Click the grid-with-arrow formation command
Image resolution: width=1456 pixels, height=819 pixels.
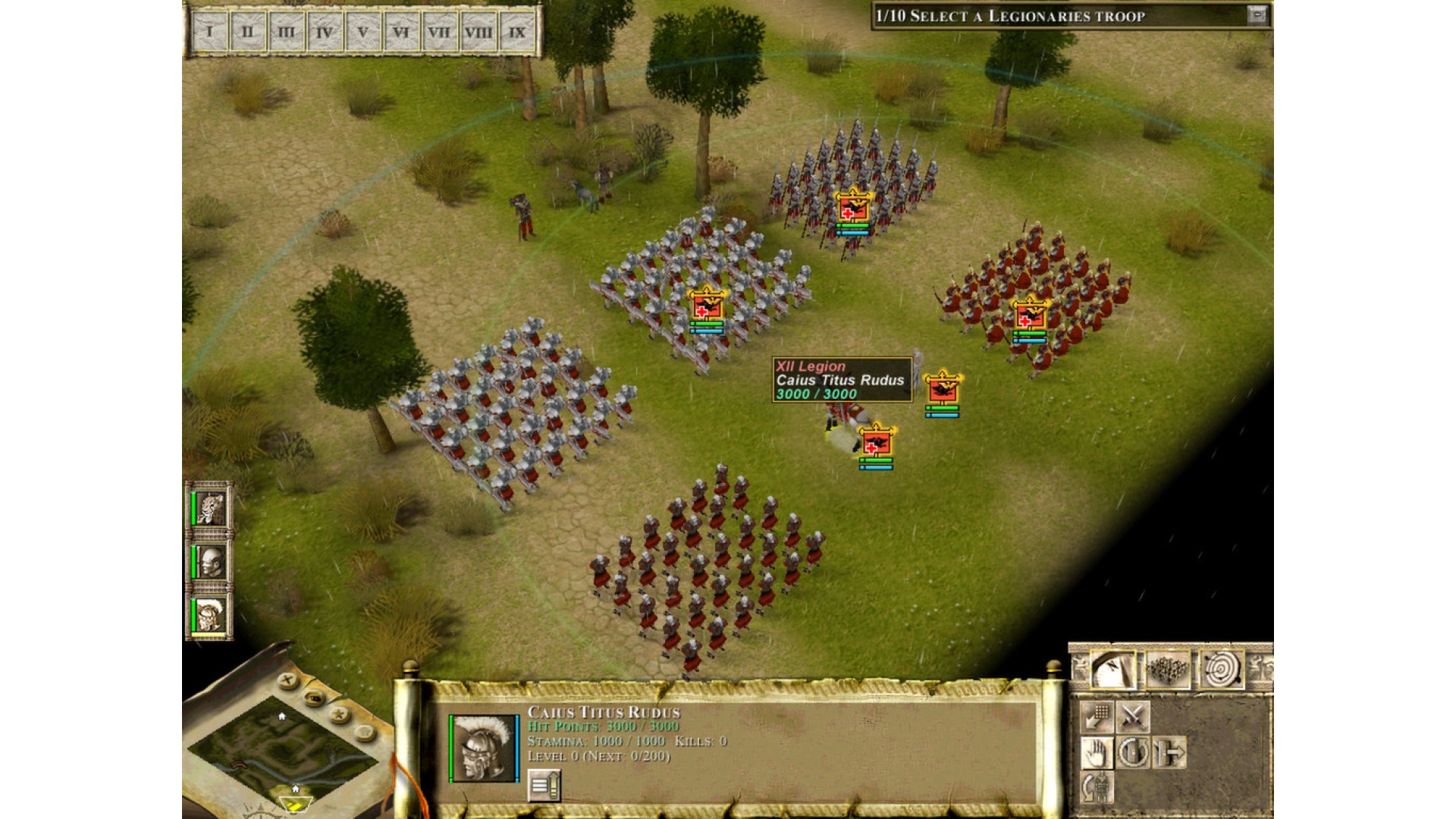[x=1097, y=717]
